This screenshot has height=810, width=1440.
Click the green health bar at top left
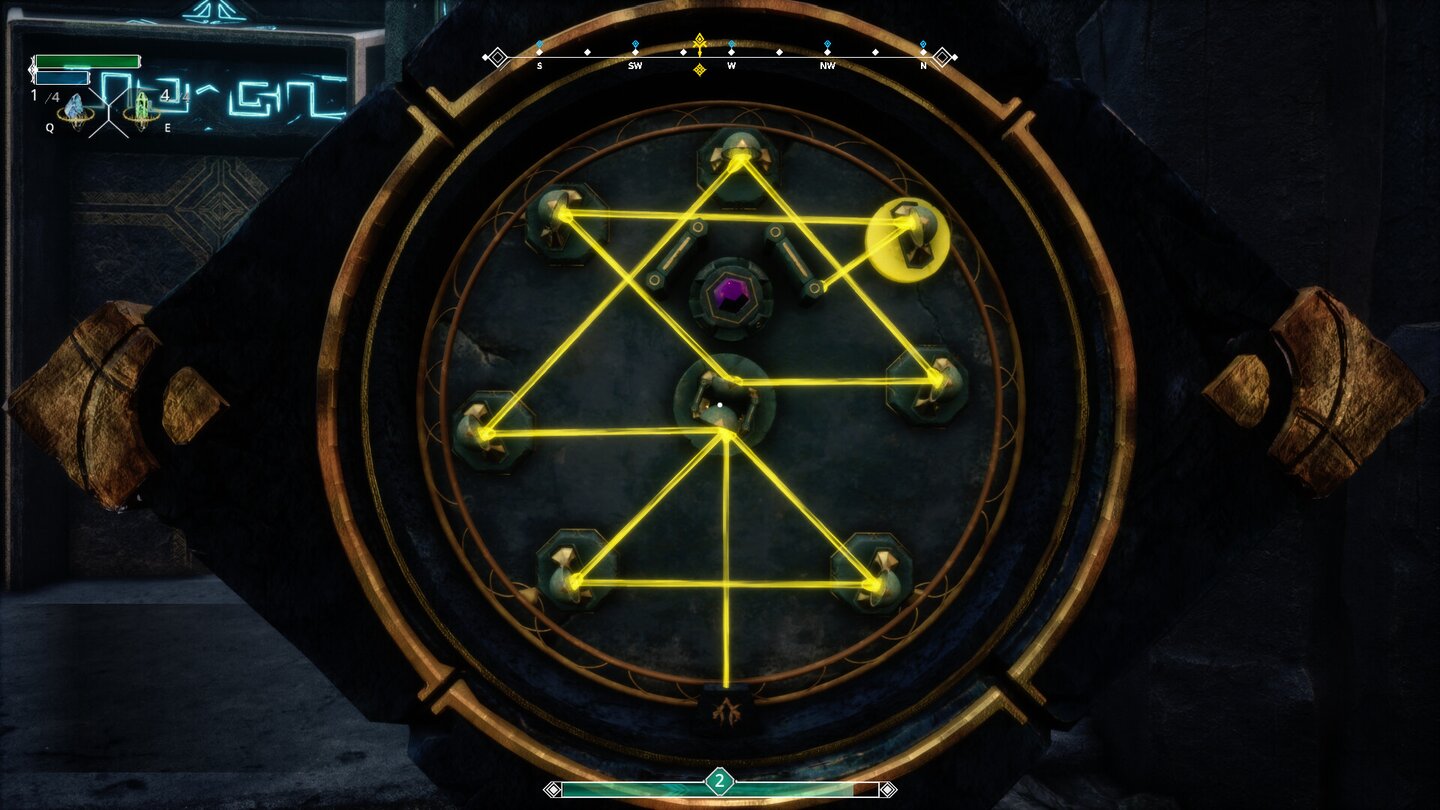85,60
